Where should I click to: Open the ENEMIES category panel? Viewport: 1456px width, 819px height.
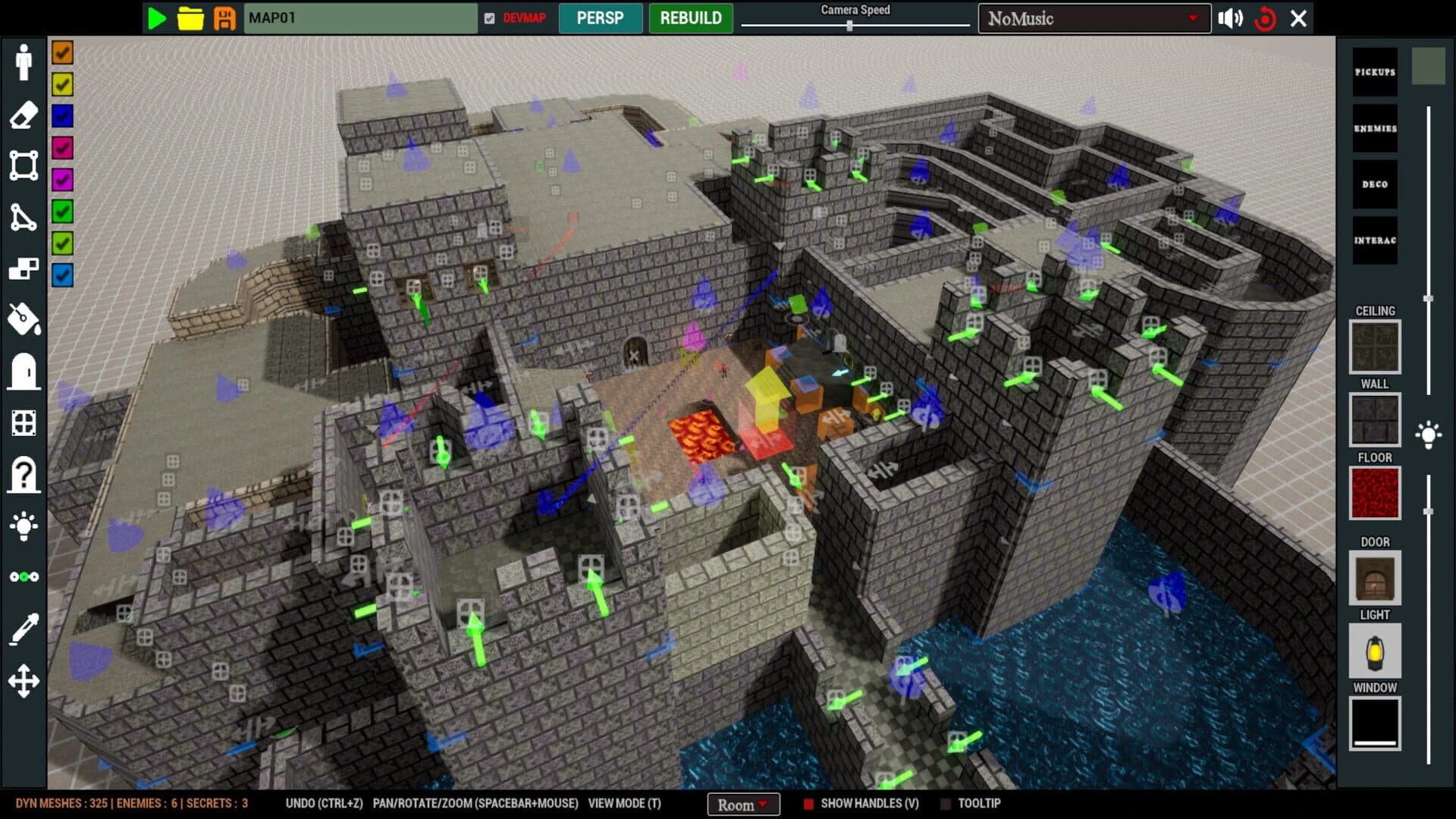click(x=1374, y=127)
